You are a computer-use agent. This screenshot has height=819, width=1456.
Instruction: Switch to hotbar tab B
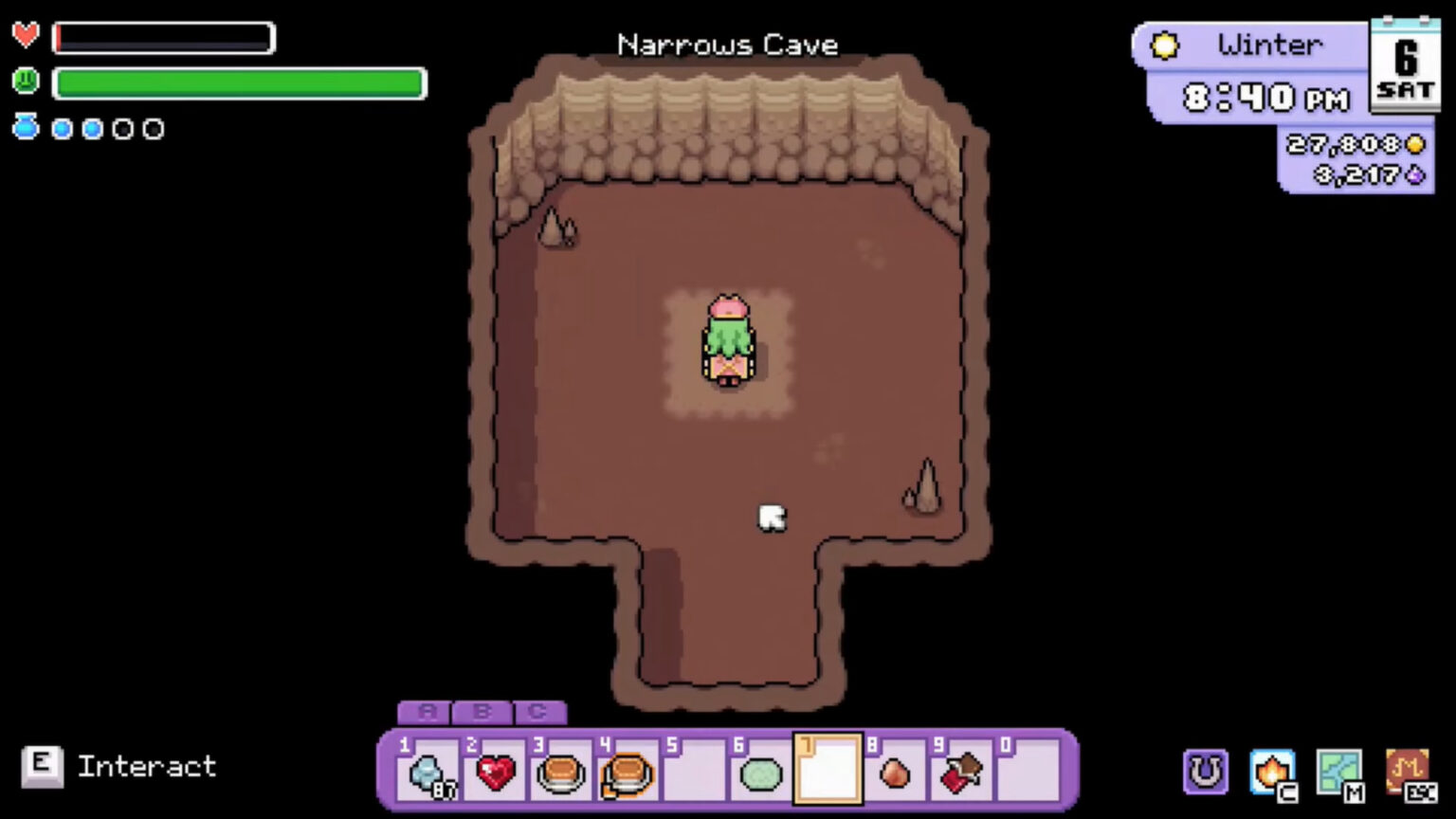click(x=482, y=713)
